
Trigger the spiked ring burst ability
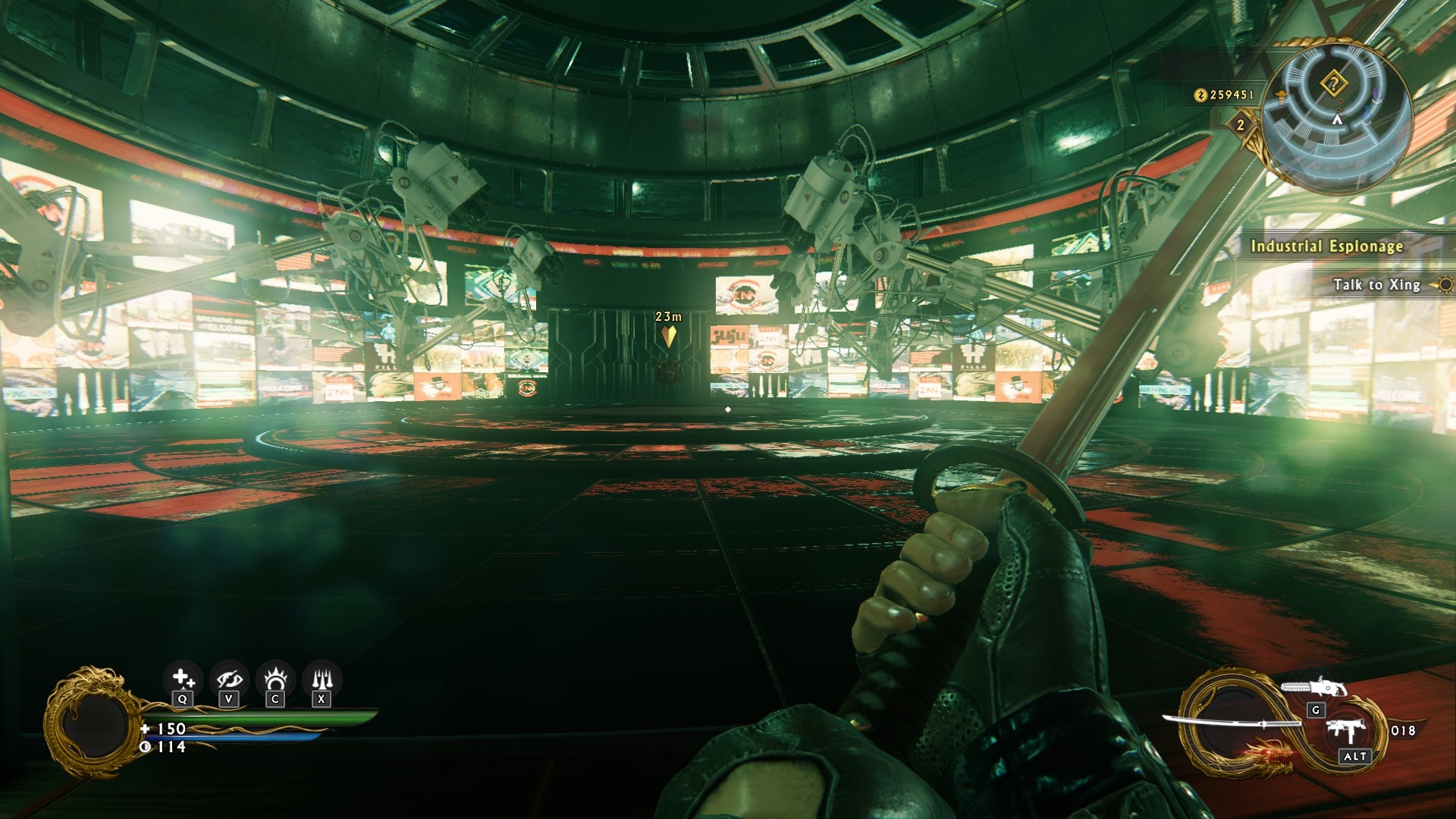275,679
